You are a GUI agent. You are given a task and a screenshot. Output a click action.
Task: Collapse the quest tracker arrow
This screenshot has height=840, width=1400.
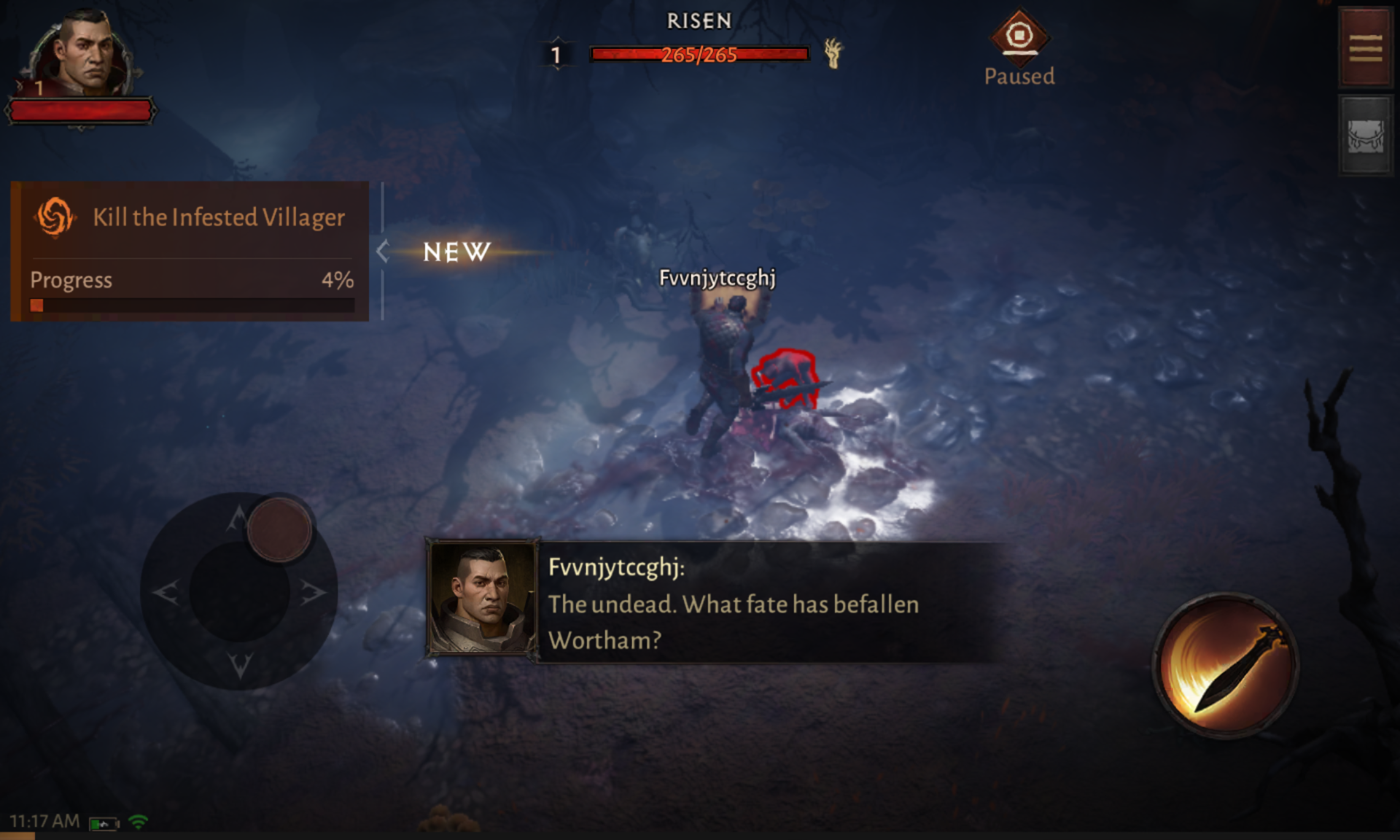pyautogui.click(x=382, y=252)
